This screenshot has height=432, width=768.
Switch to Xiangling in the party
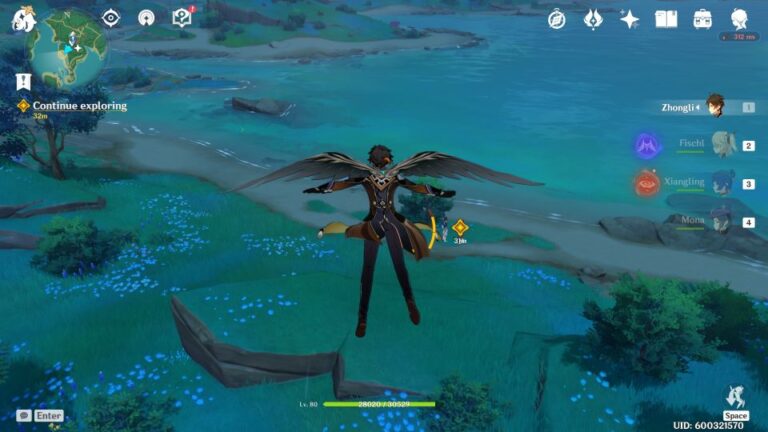click(x=719, y=184)
